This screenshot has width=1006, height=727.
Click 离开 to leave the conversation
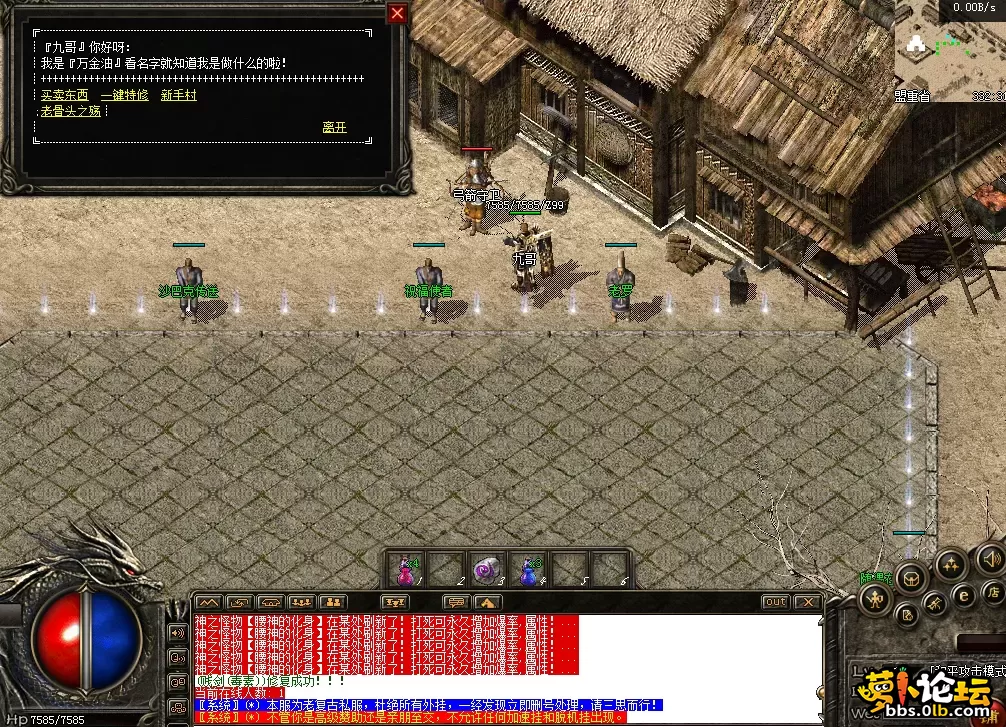click(x=334, y=128)
